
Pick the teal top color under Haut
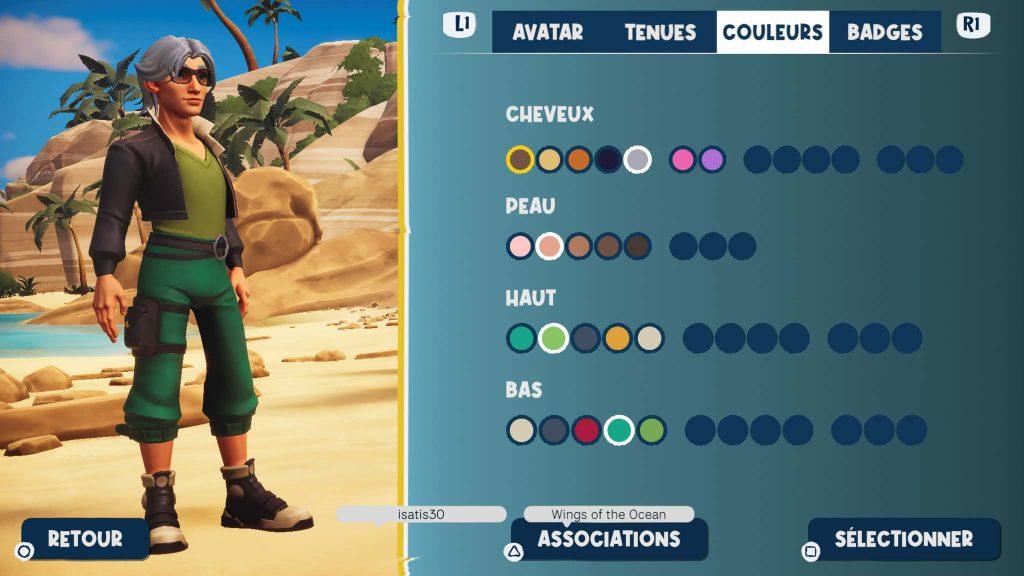[x=520, y=338]
